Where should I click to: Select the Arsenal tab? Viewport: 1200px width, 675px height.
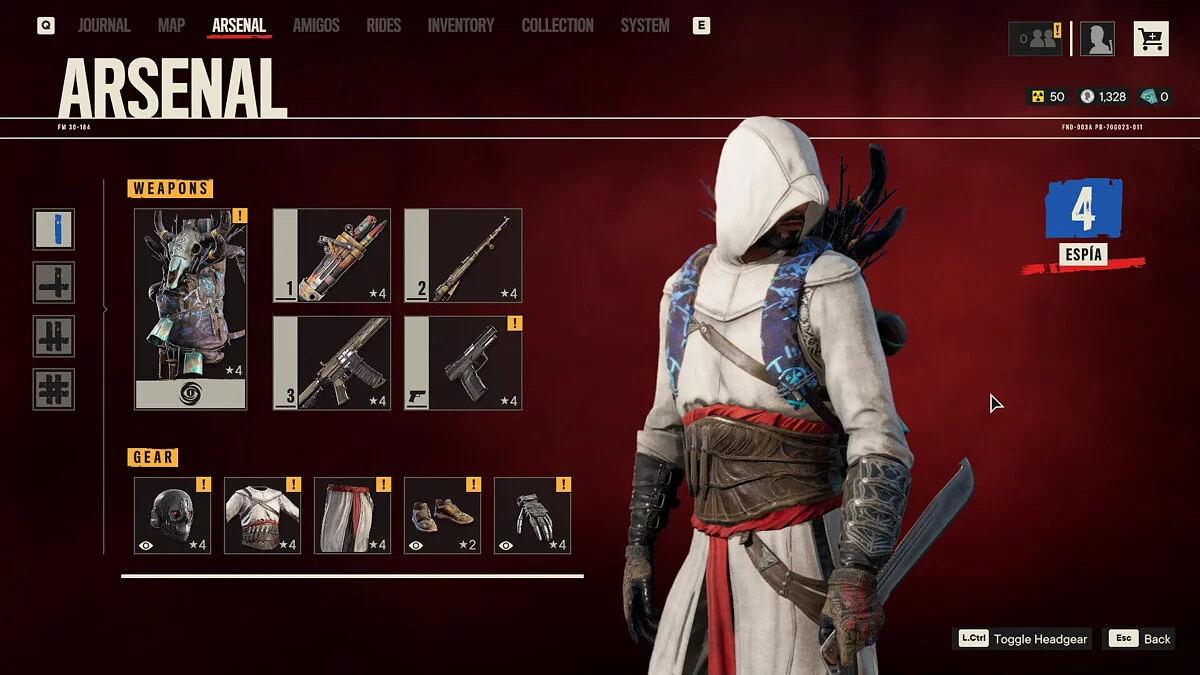coord(239,26)
